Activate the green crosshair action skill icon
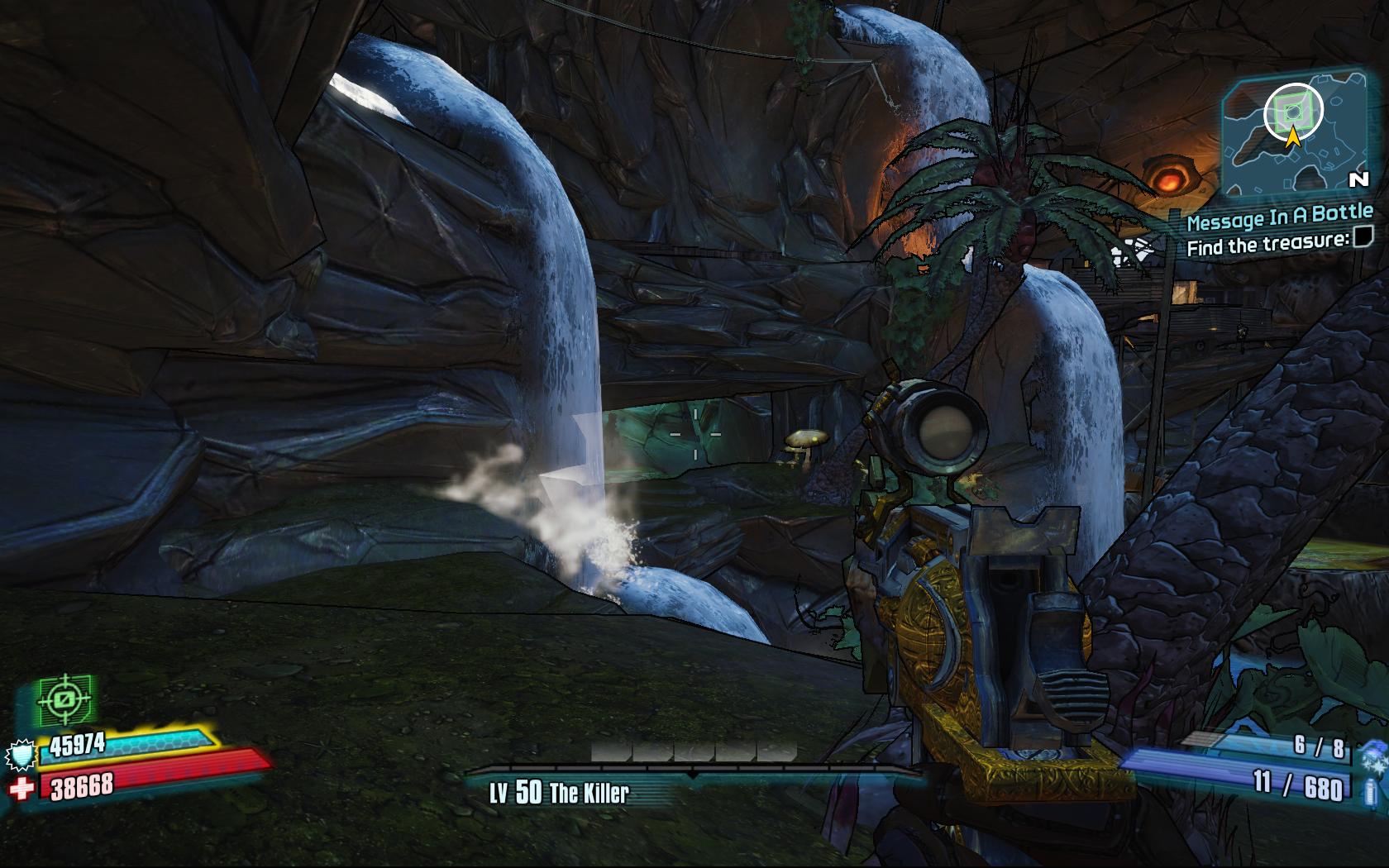 [x=64, y=701]
